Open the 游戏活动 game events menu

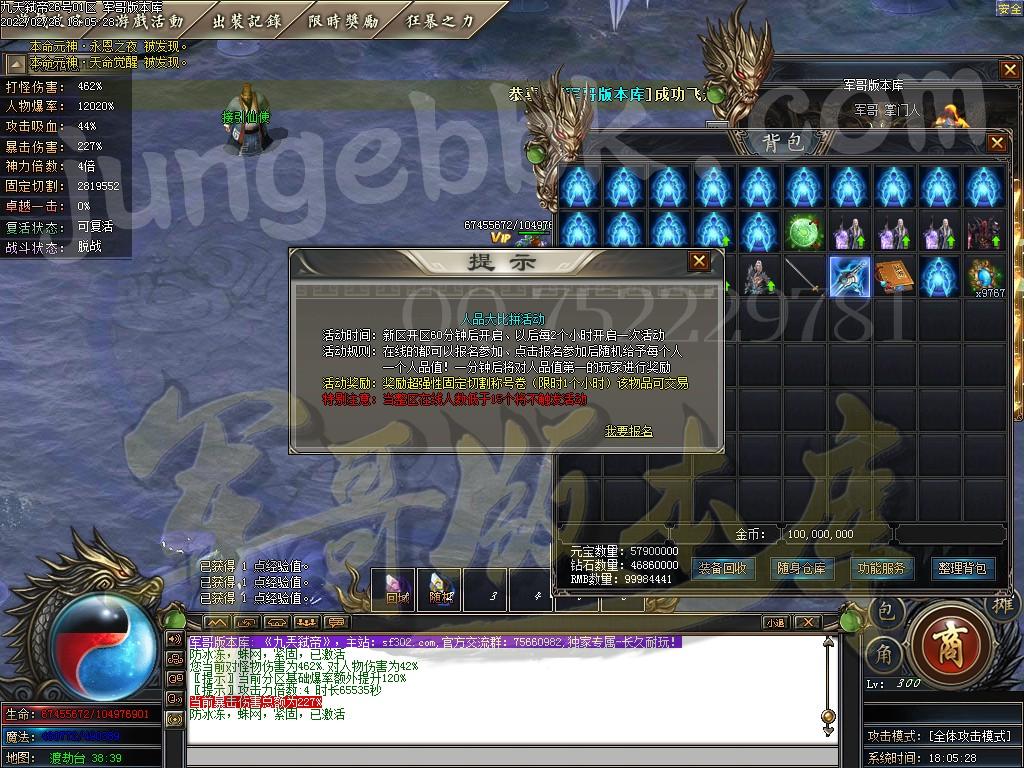coord(149,20)
